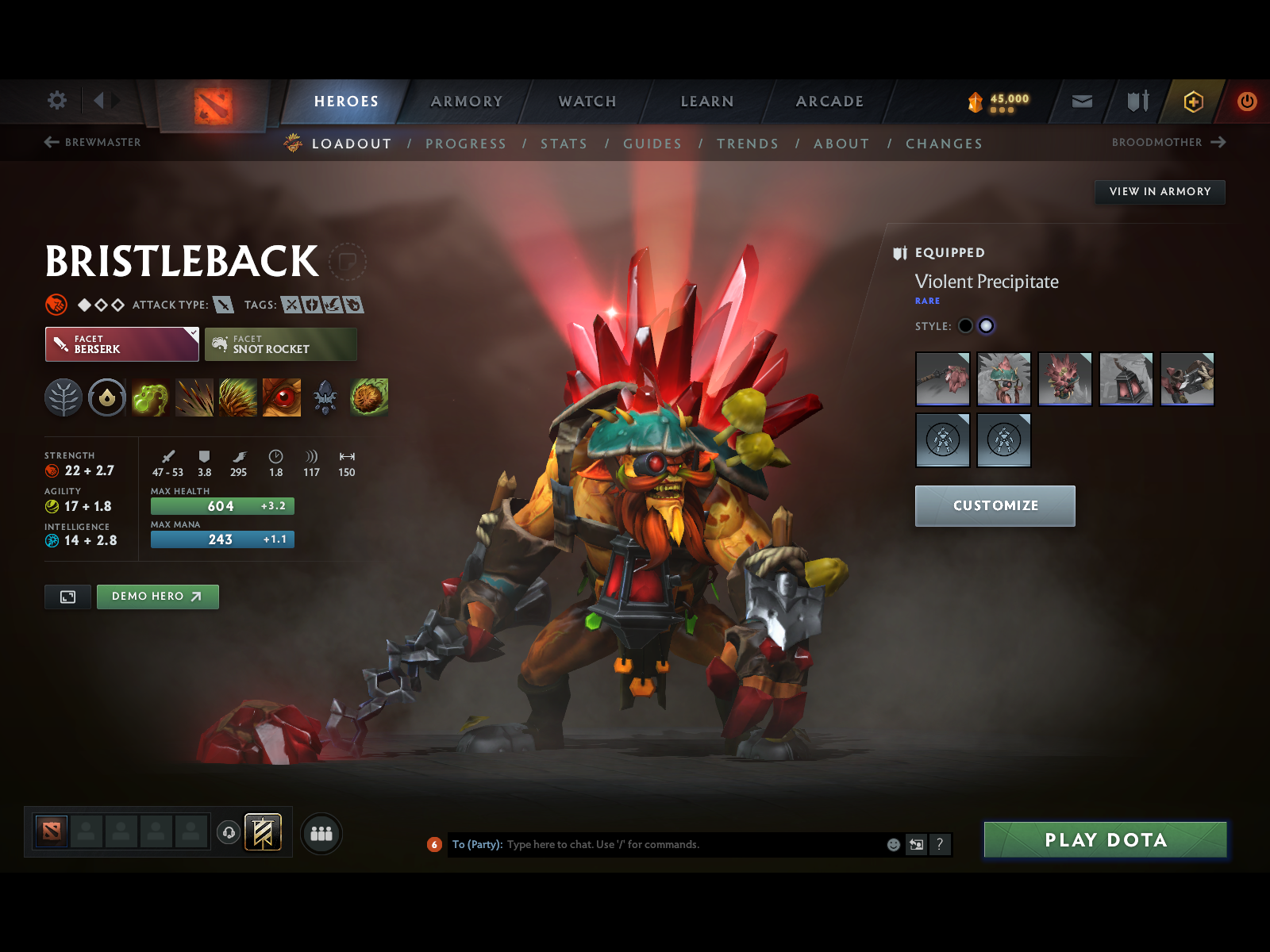The height and width of the screenshot is (952, 1270).
Task: Go back to the Brewmaster hero page
Action: (93, 143)
